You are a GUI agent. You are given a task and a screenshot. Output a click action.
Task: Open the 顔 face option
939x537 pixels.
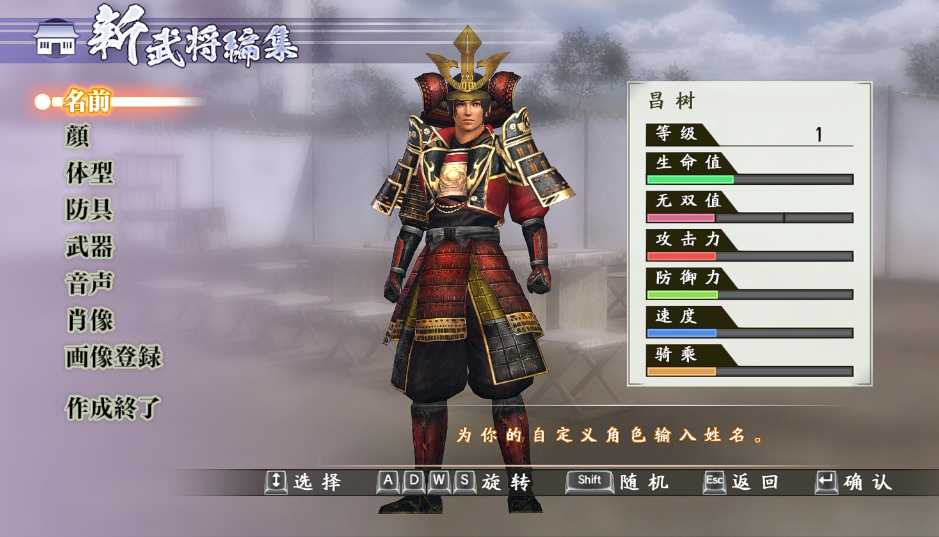pos(78,136)
